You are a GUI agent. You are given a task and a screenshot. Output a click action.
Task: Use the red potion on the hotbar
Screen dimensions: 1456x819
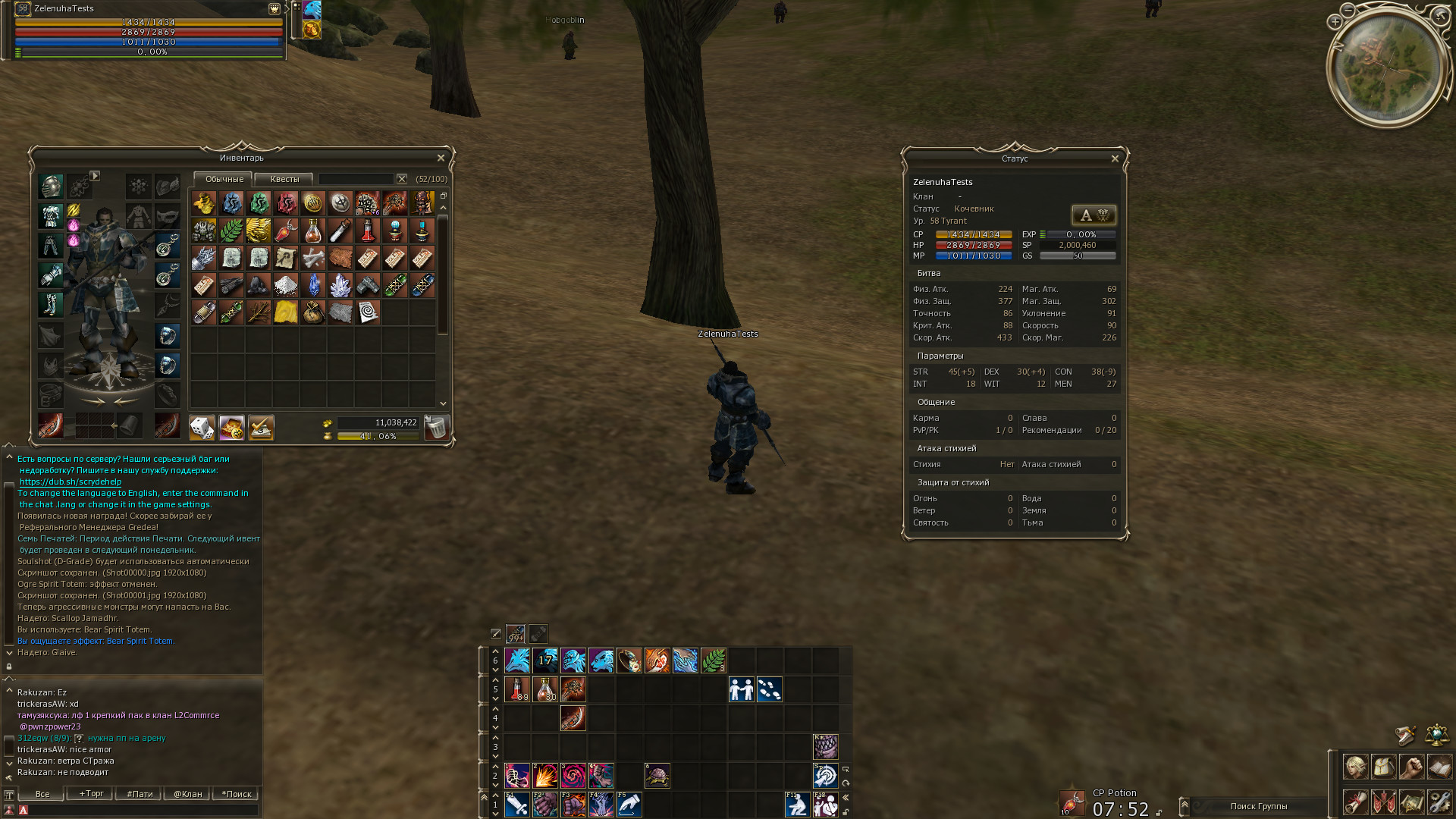click(517, 689)
